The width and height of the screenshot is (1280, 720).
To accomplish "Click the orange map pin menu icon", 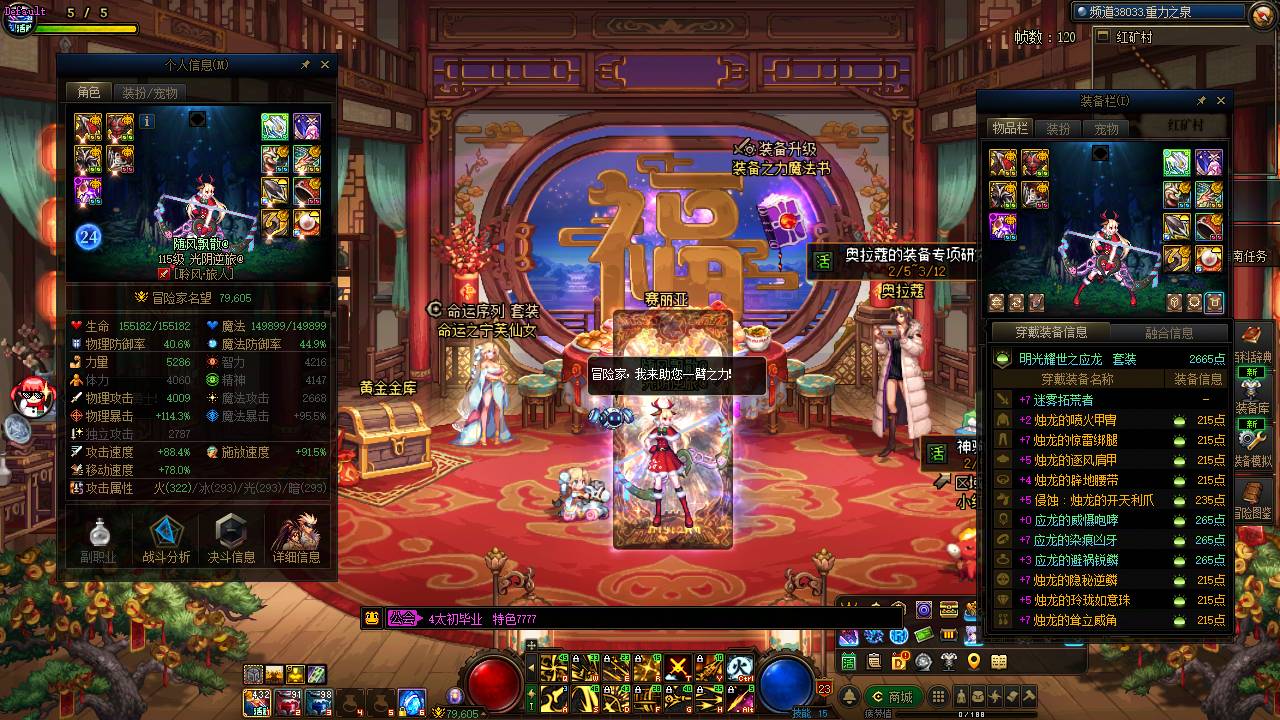I will (x=974, y=661).
